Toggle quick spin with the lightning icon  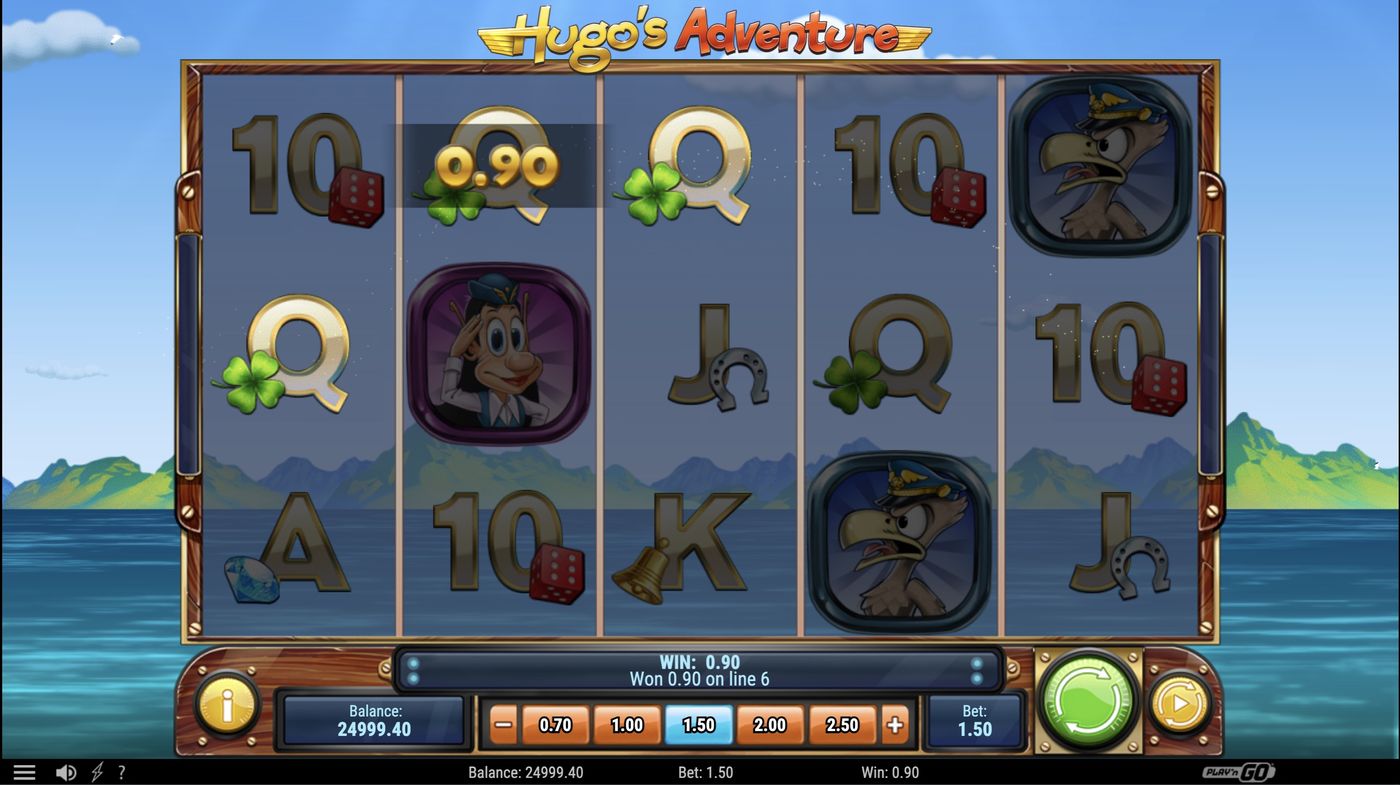[95, 771]
